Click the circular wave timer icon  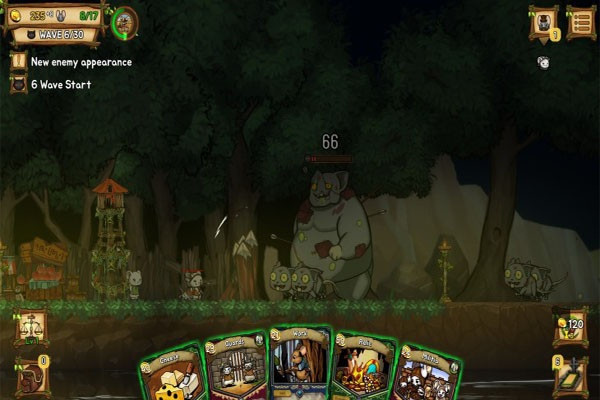[125, 21]
